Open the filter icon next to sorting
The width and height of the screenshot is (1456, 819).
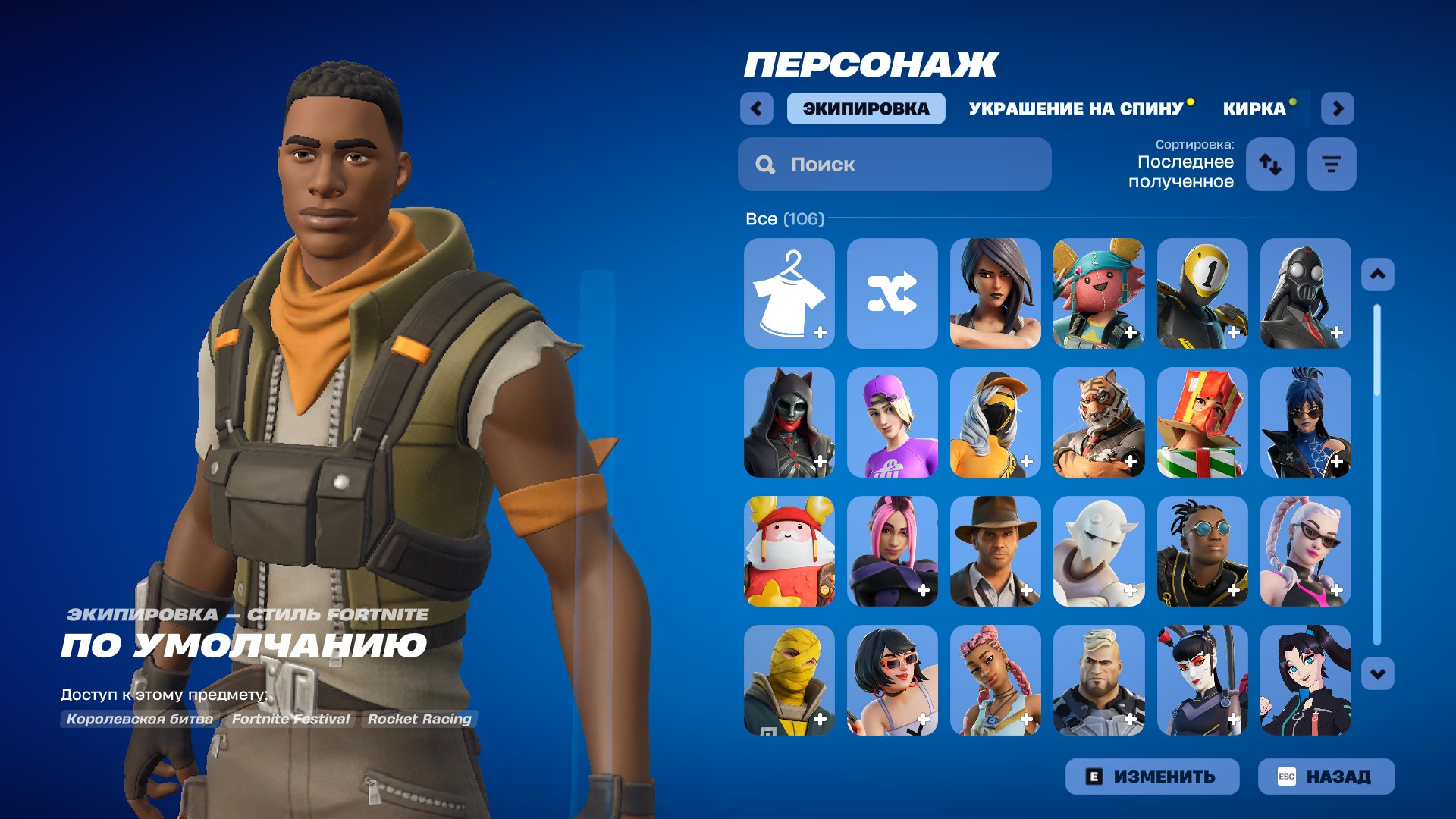[x=1331, y=165]
